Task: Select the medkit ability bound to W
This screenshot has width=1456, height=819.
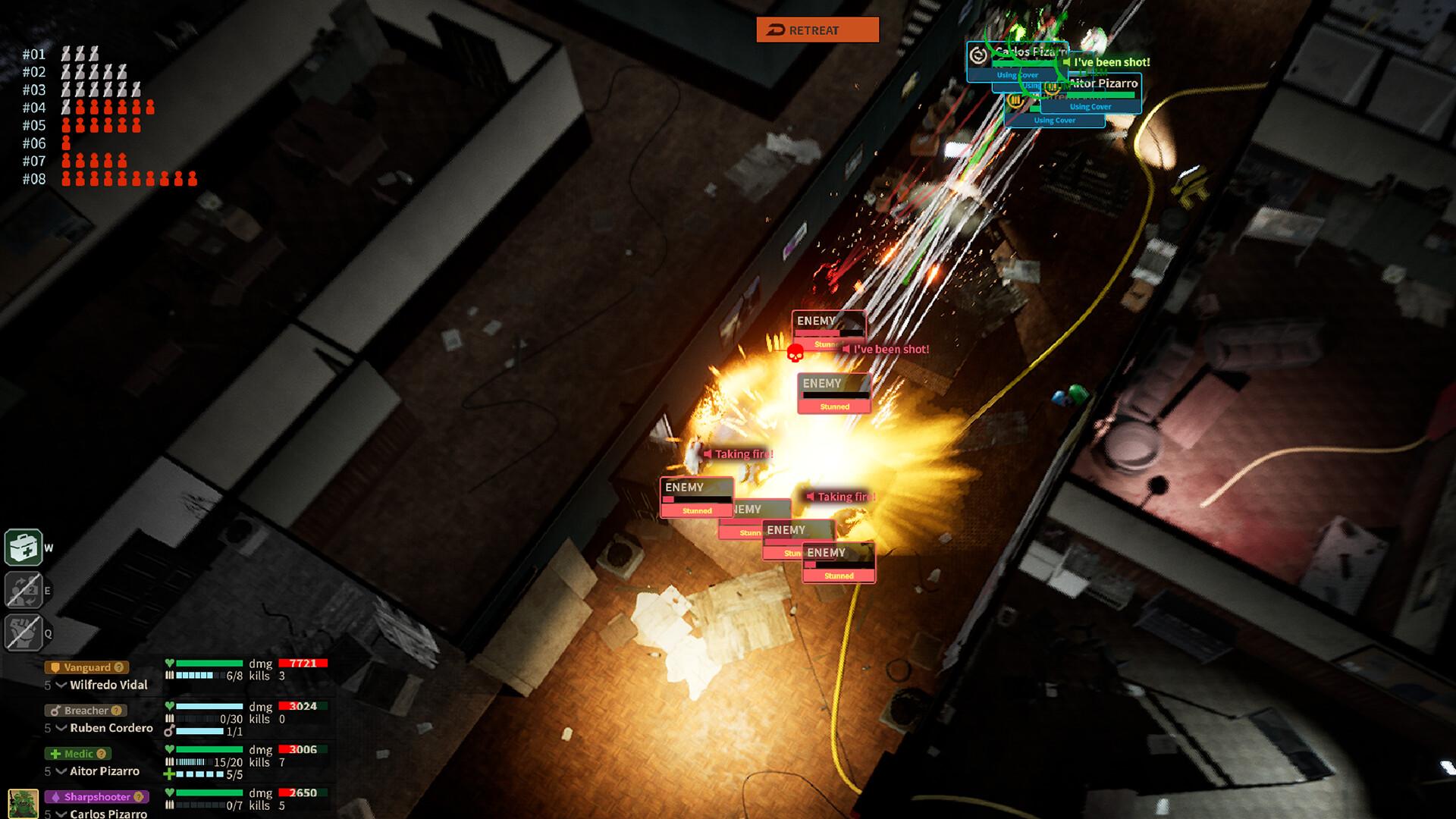Action: [25, 548]
